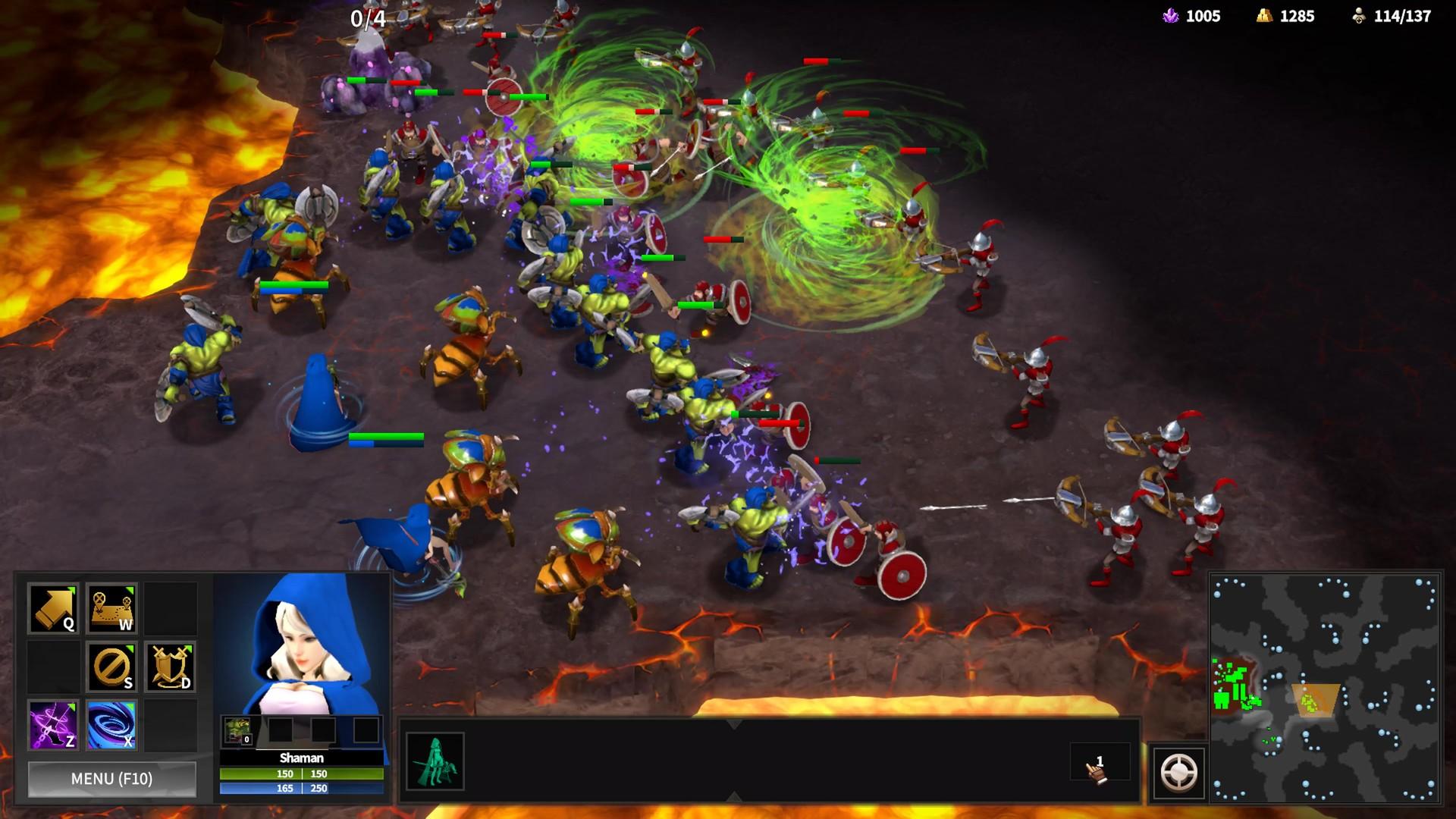This screenshot has width=1456, height=819.
Task: Open the game menu with MENU (F10)
Action: pyautogui.click(x=111, y=779)
